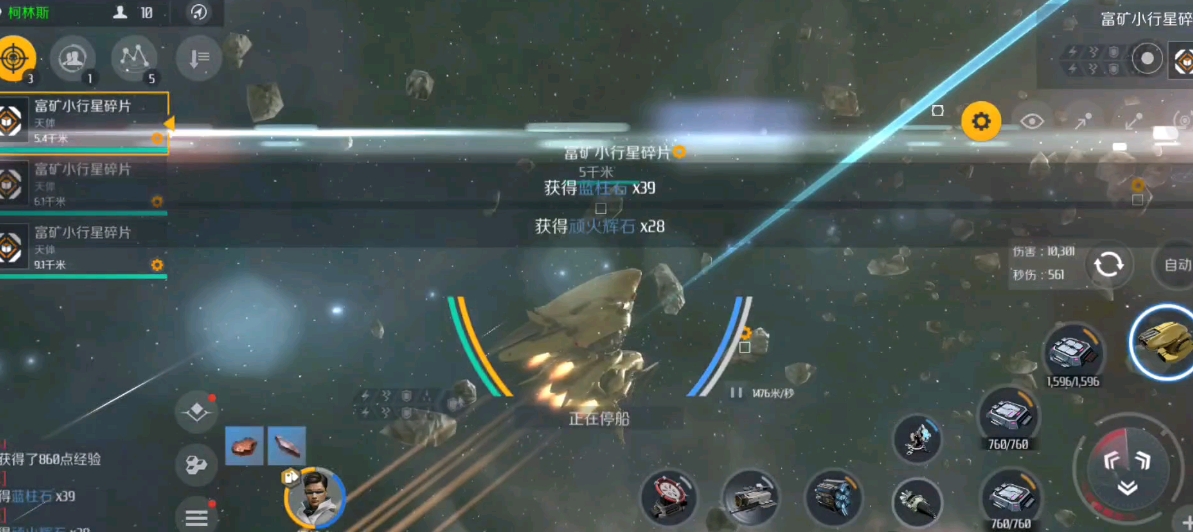
Task: Activate the red circular module icon
Action: pos(668,497)
